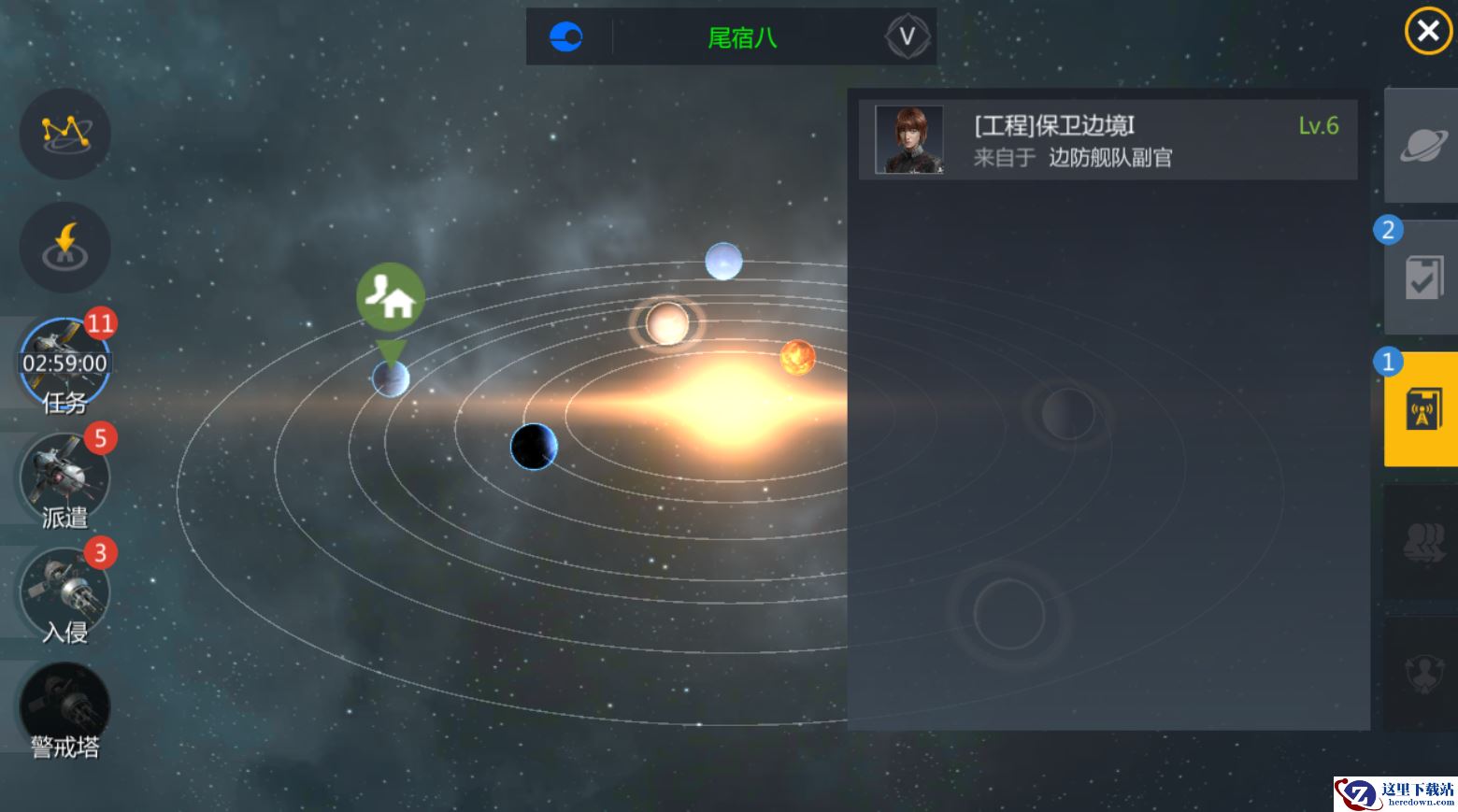Open the 入侵 invasion button
Viewport: 1458px width, 812px height.
[64, 594]
